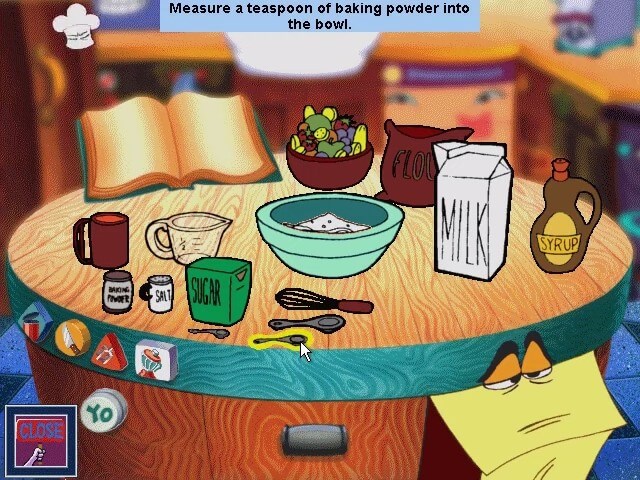This screenshot has width=640, height=480.
Task: Select the salt shaker
Action: 160,293
